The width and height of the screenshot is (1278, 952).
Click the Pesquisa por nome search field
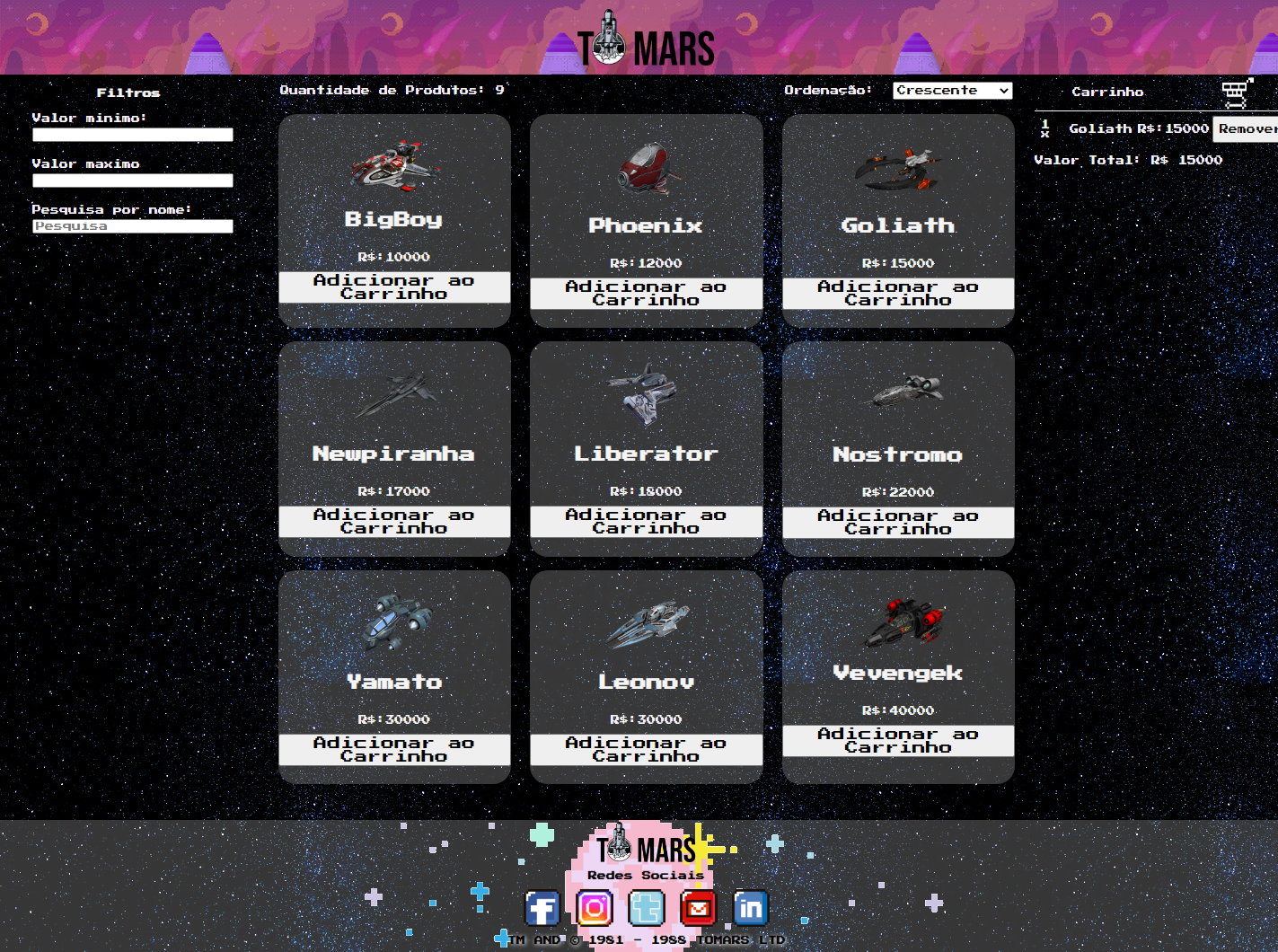(x=132, y=226)
